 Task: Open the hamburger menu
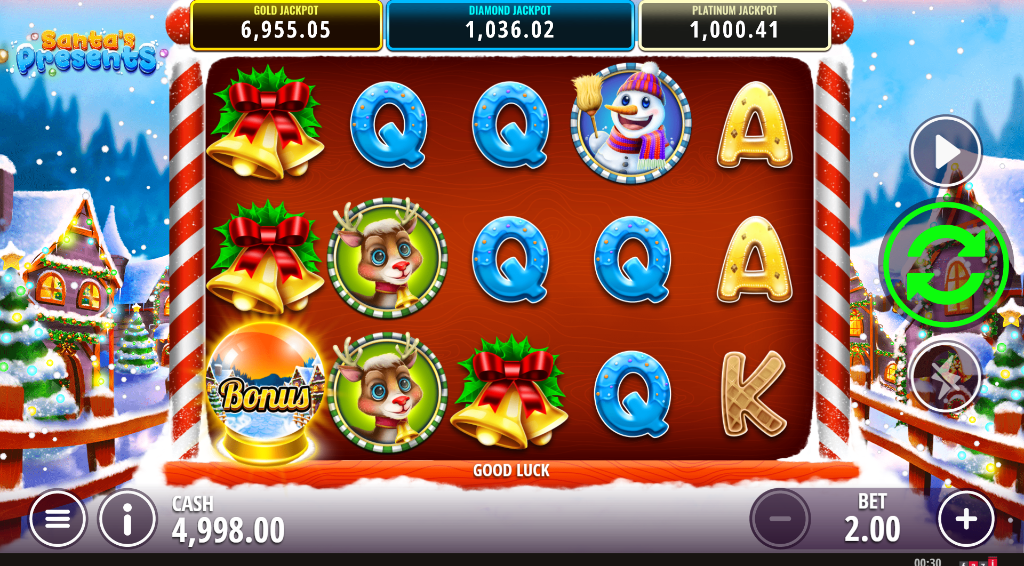click(58, 519)
